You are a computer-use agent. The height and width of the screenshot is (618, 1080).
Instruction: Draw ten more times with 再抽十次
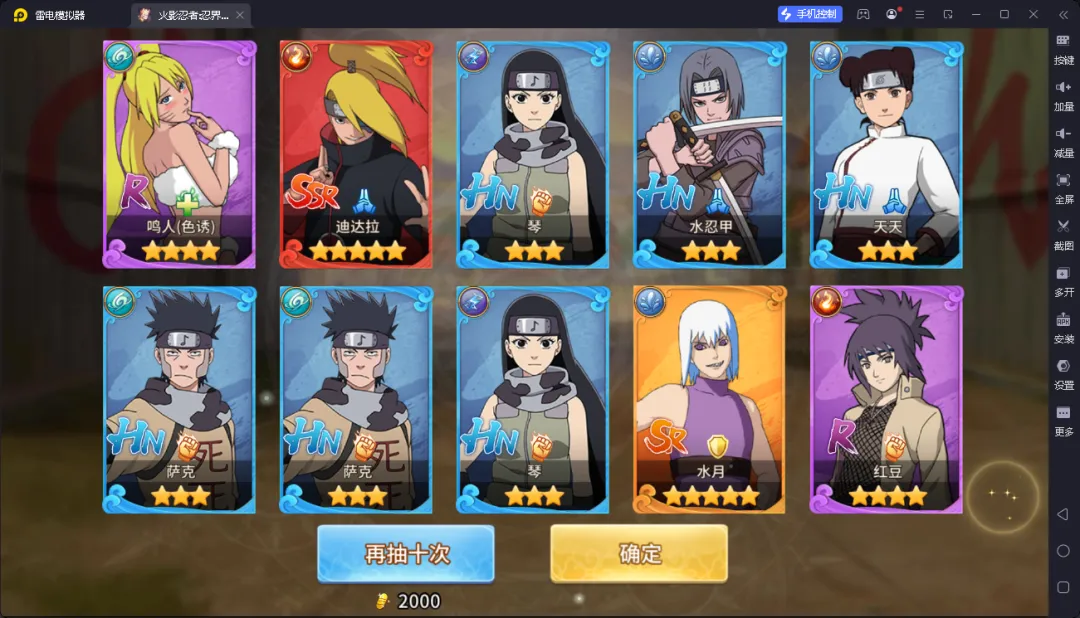pos(405,553)
